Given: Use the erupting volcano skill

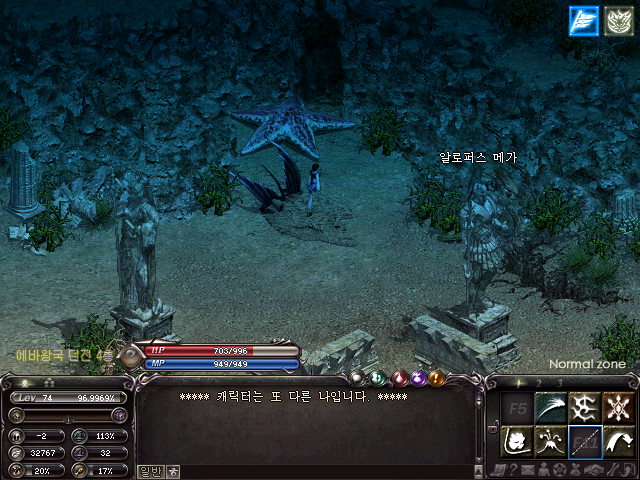Looking at the screenshot, I should click(x=551, y=441).
